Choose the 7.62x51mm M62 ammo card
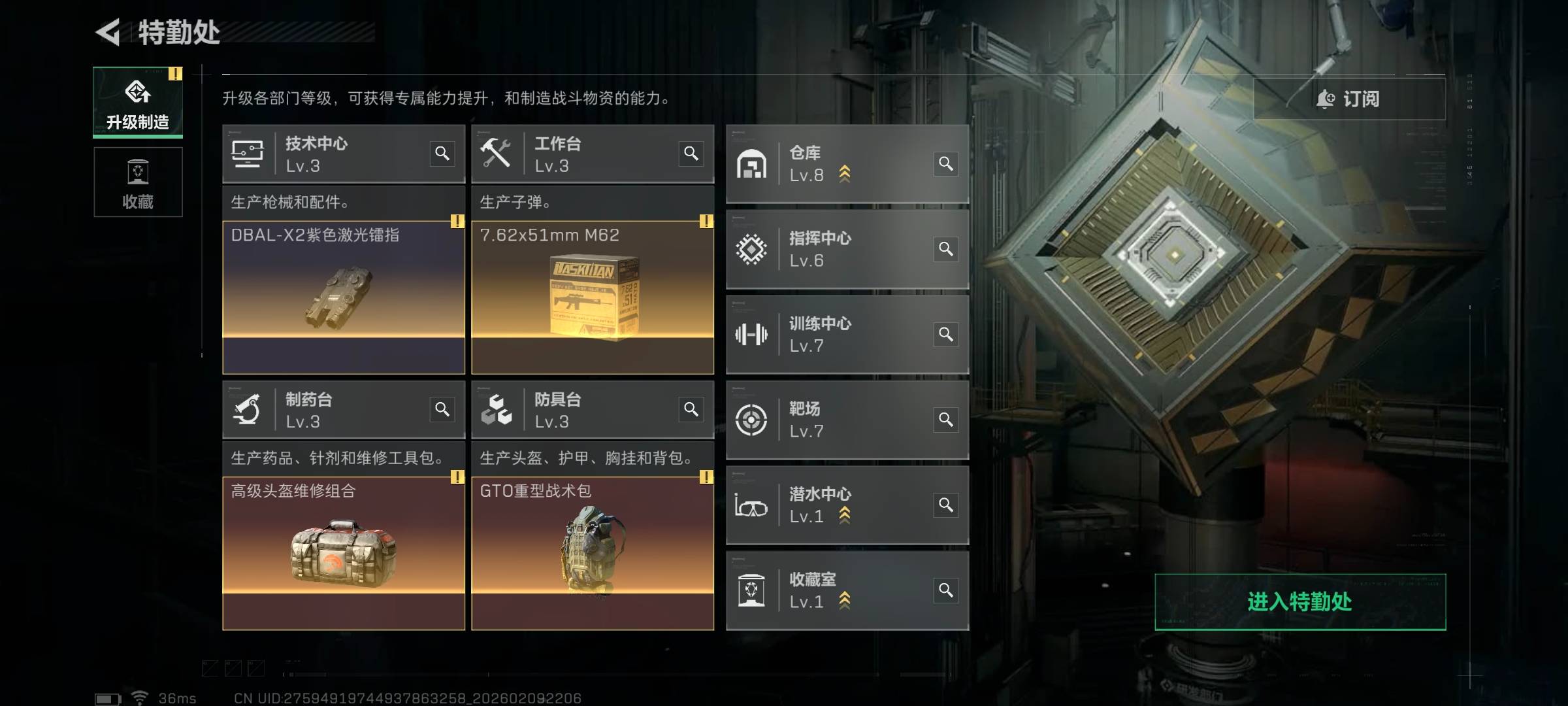Screen dimensions: 1568x706 (593, 297)
